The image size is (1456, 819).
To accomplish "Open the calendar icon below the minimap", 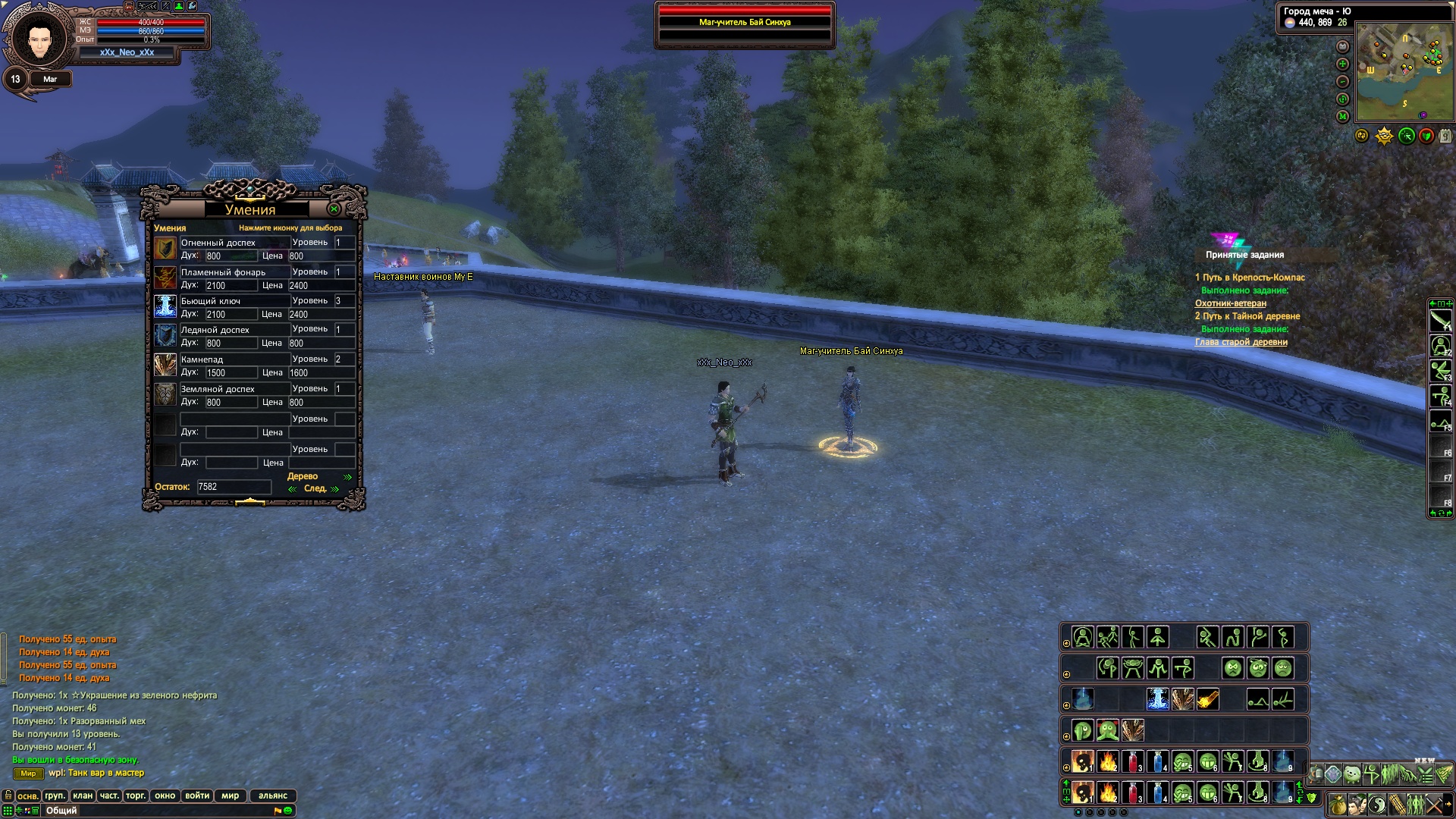I will click(x=1445, y=136).
